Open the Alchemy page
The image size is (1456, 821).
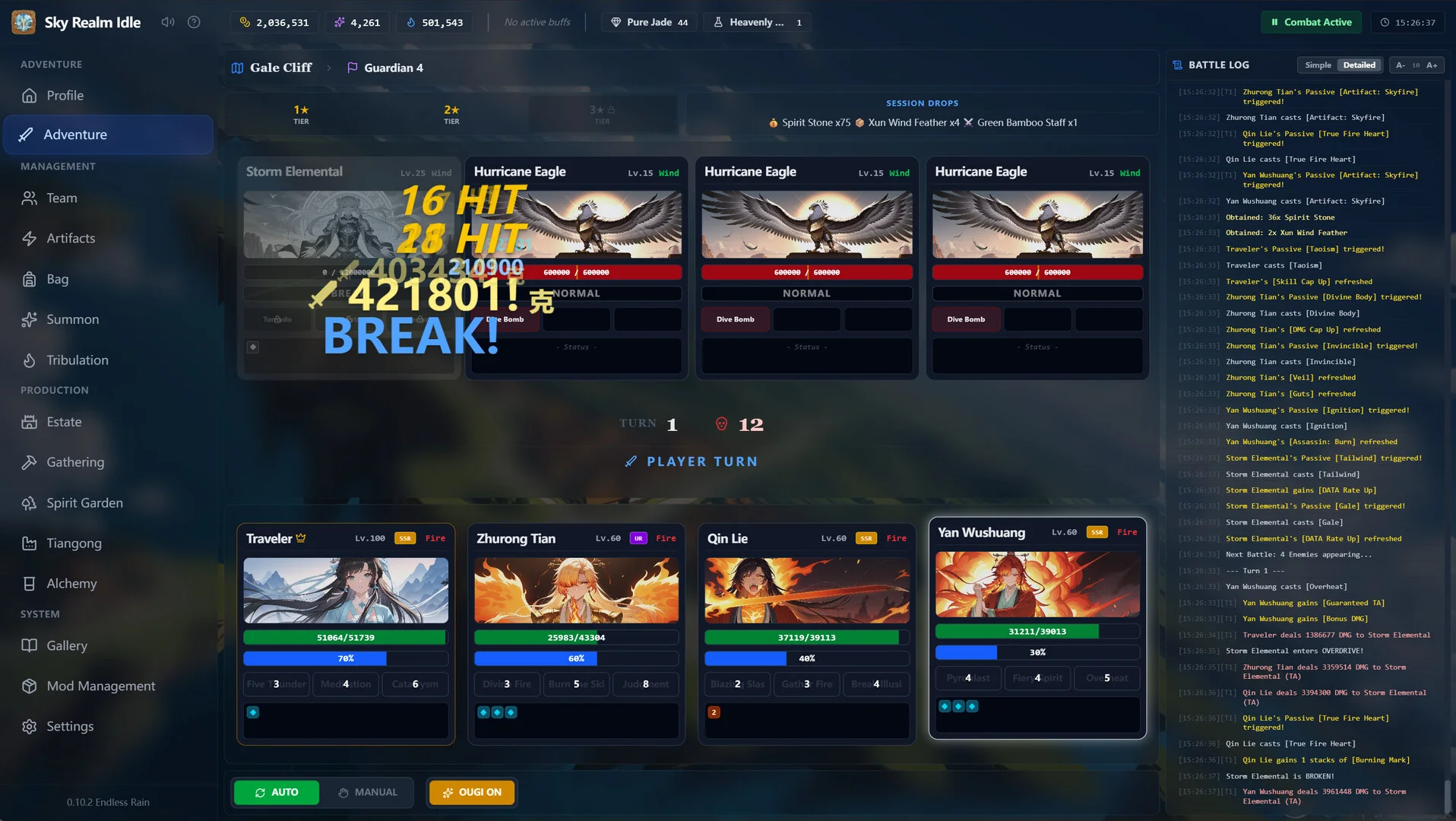pos(71,584)
